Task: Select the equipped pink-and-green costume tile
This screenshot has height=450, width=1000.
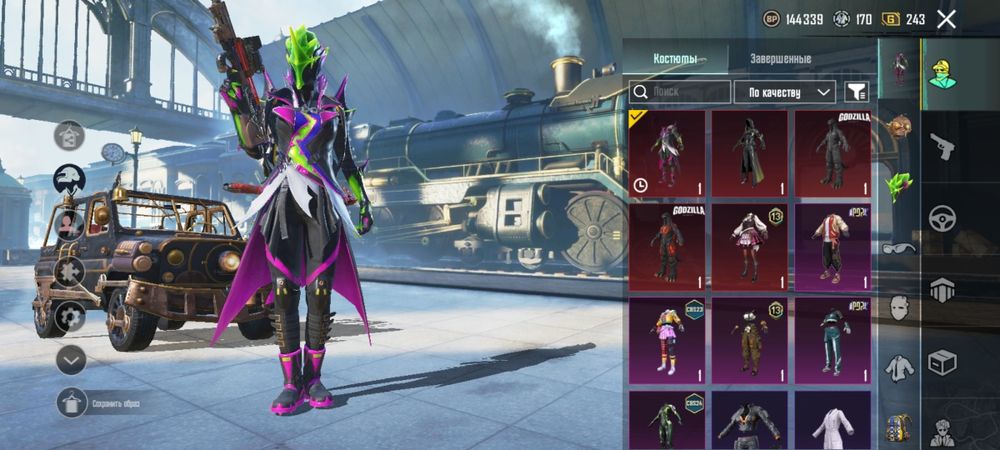Action: [667, 153]
